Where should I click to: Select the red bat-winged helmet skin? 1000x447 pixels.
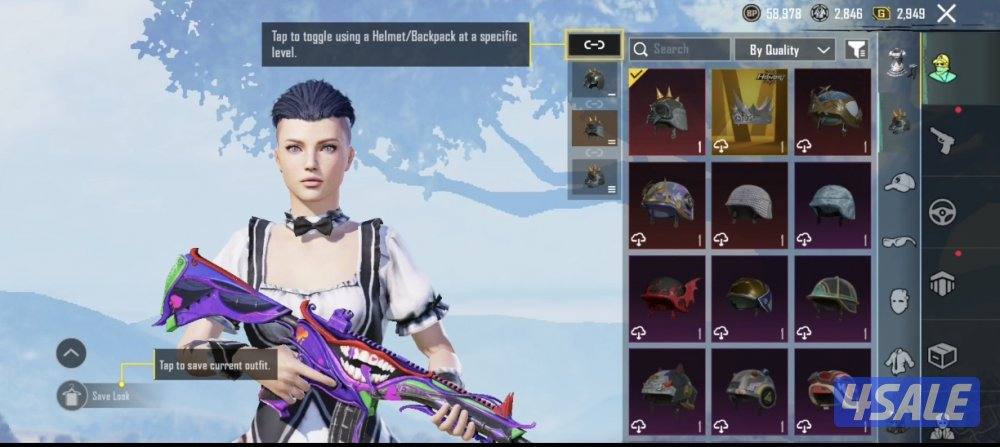[667, 296]
